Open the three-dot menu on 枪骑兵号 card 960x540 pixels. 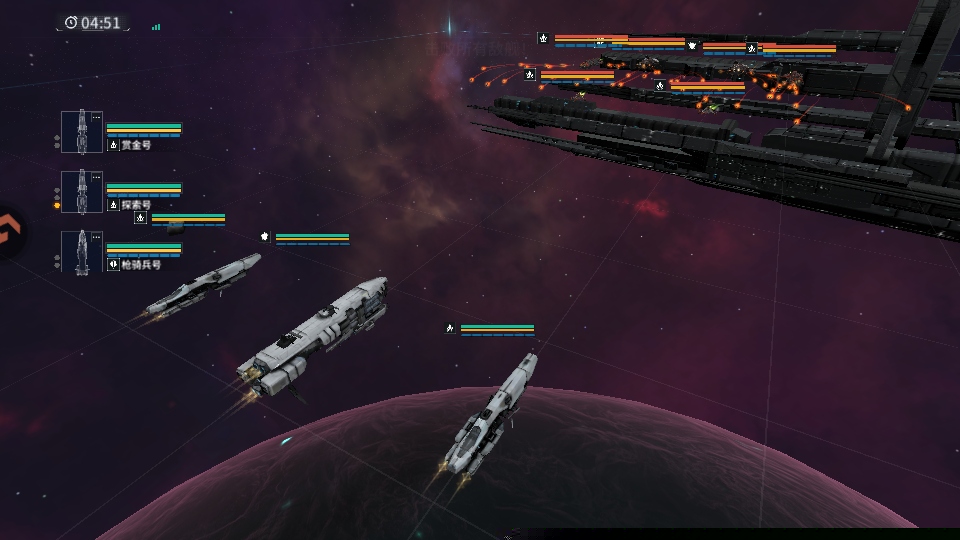tap(96, 238)
